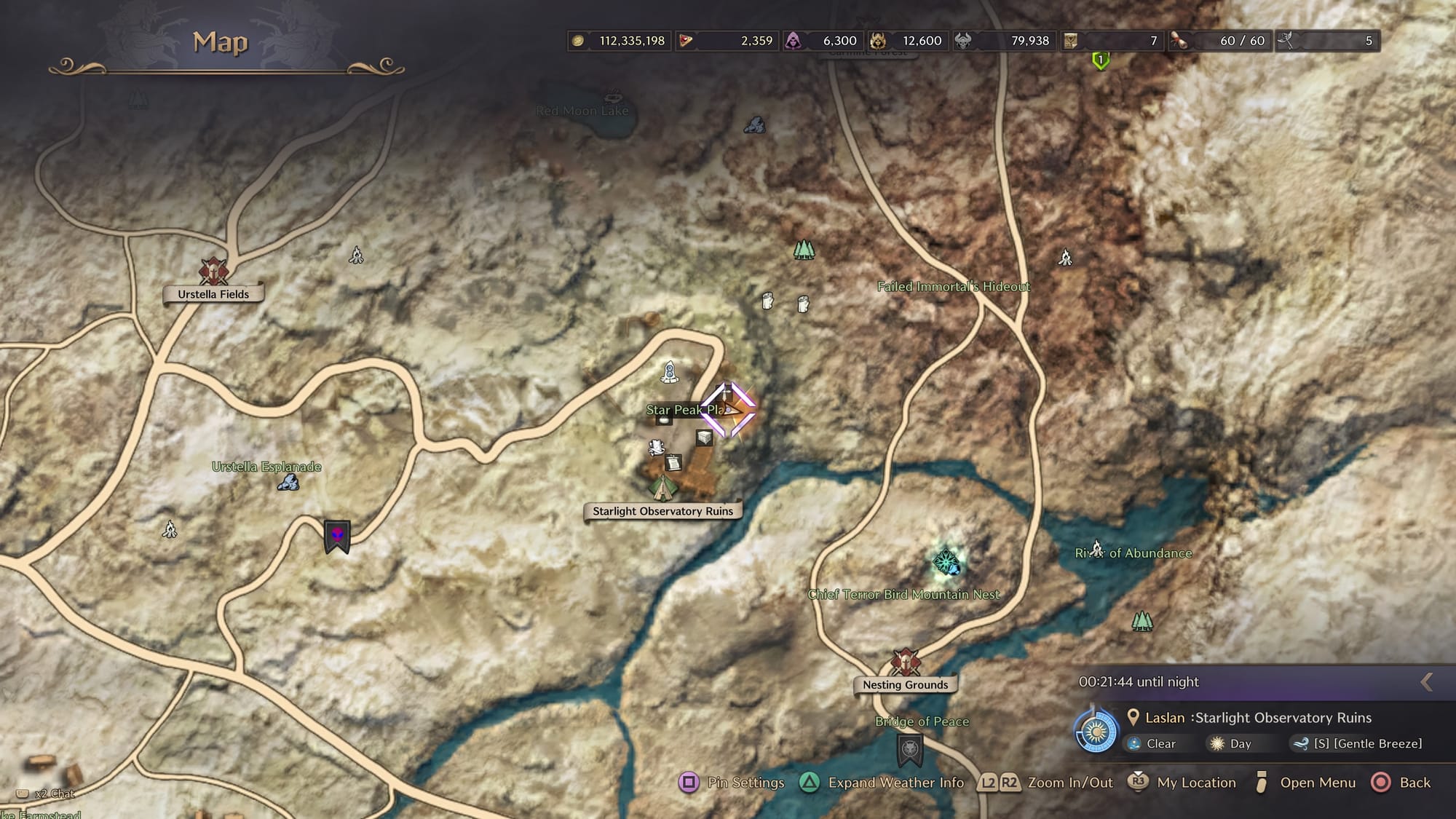Click the white tower marker above Star Peak
The image size is (1456, 819).
[x=670, y=372]
